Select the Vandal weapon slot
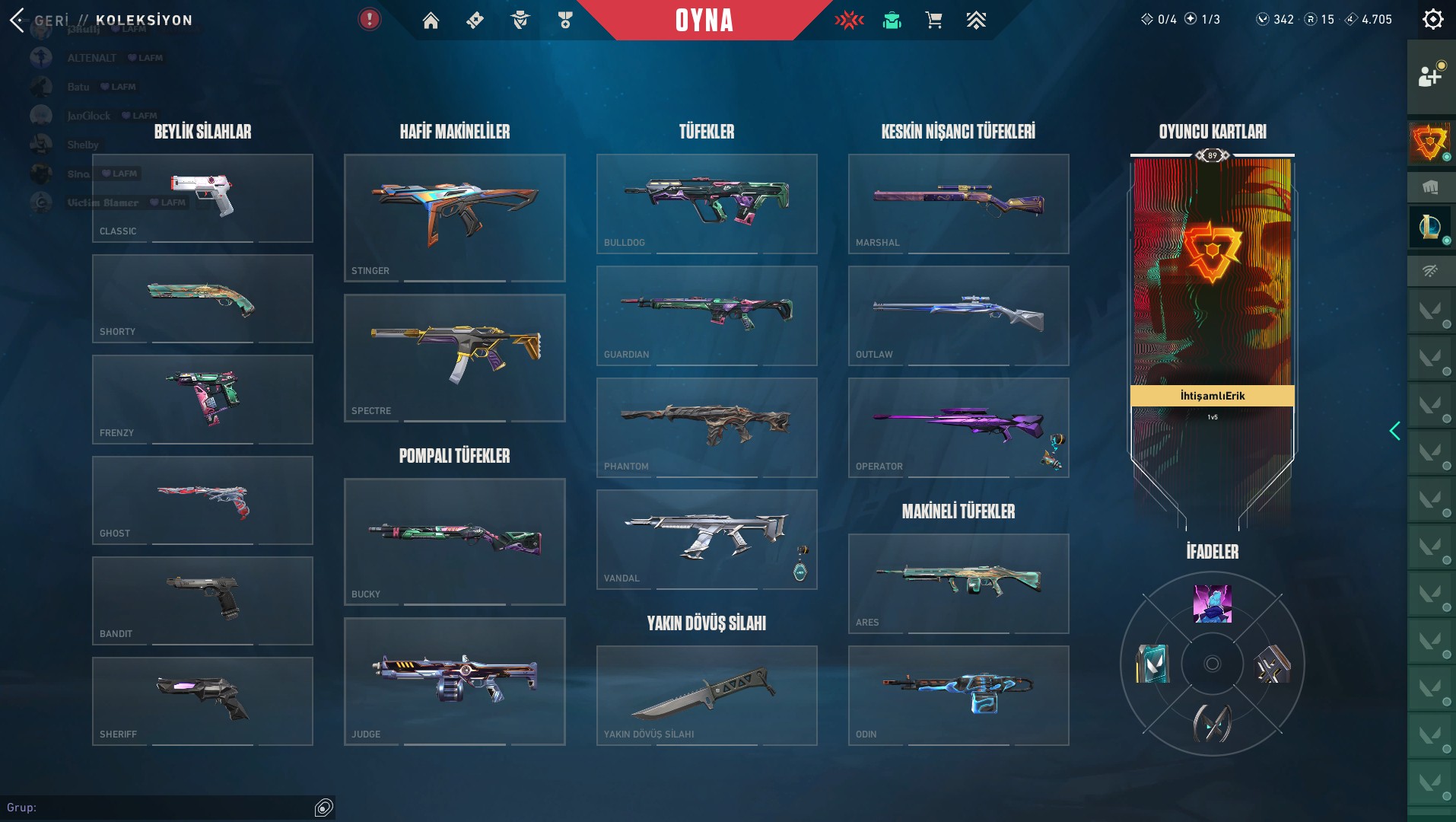Image resolution: width=1456 pixels, height=822 pixels. [x=707, y=539]
